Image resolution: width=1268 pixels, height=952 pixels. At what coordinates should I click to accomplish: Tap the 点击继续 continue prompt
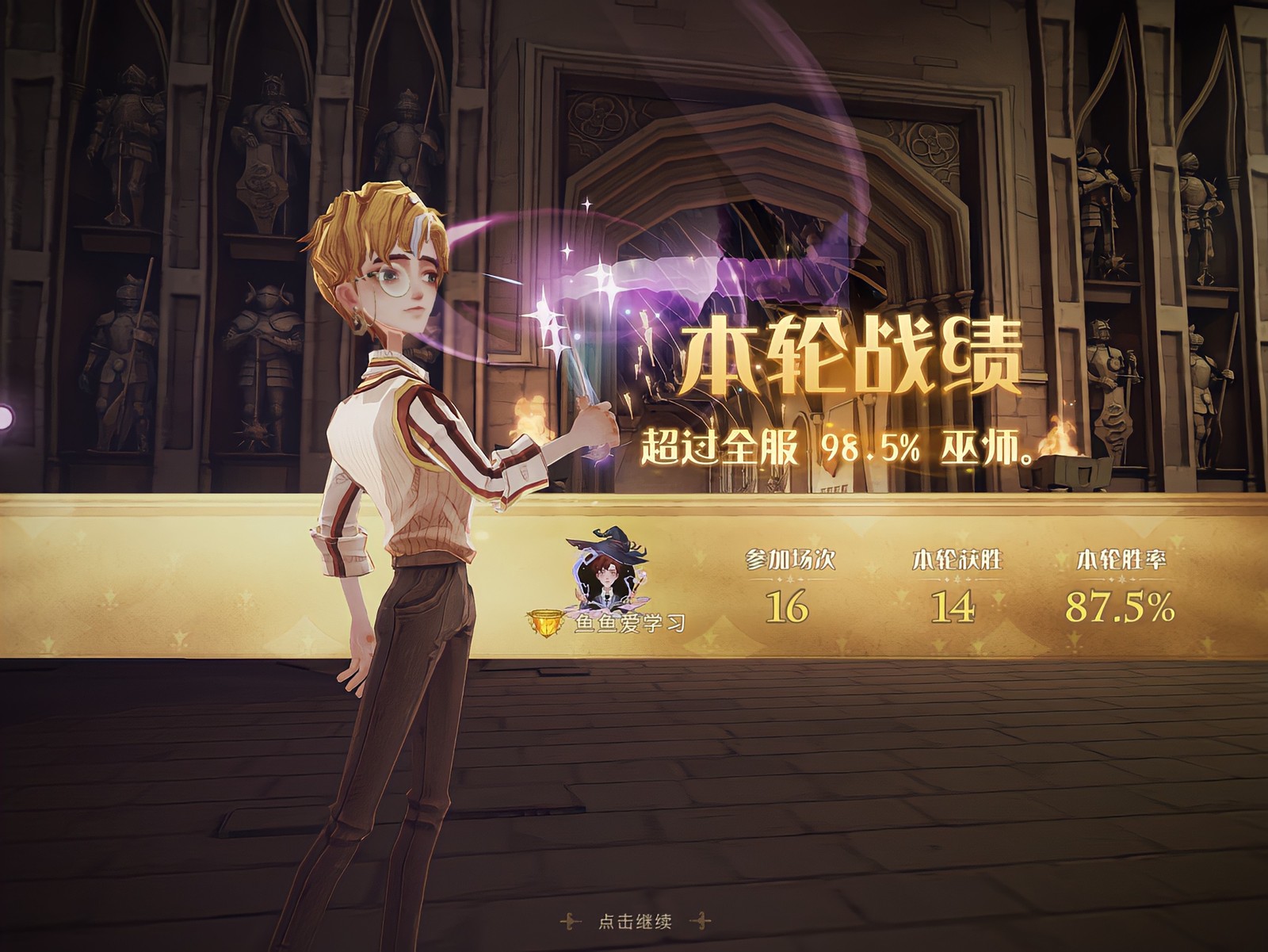tap(635, 921)
